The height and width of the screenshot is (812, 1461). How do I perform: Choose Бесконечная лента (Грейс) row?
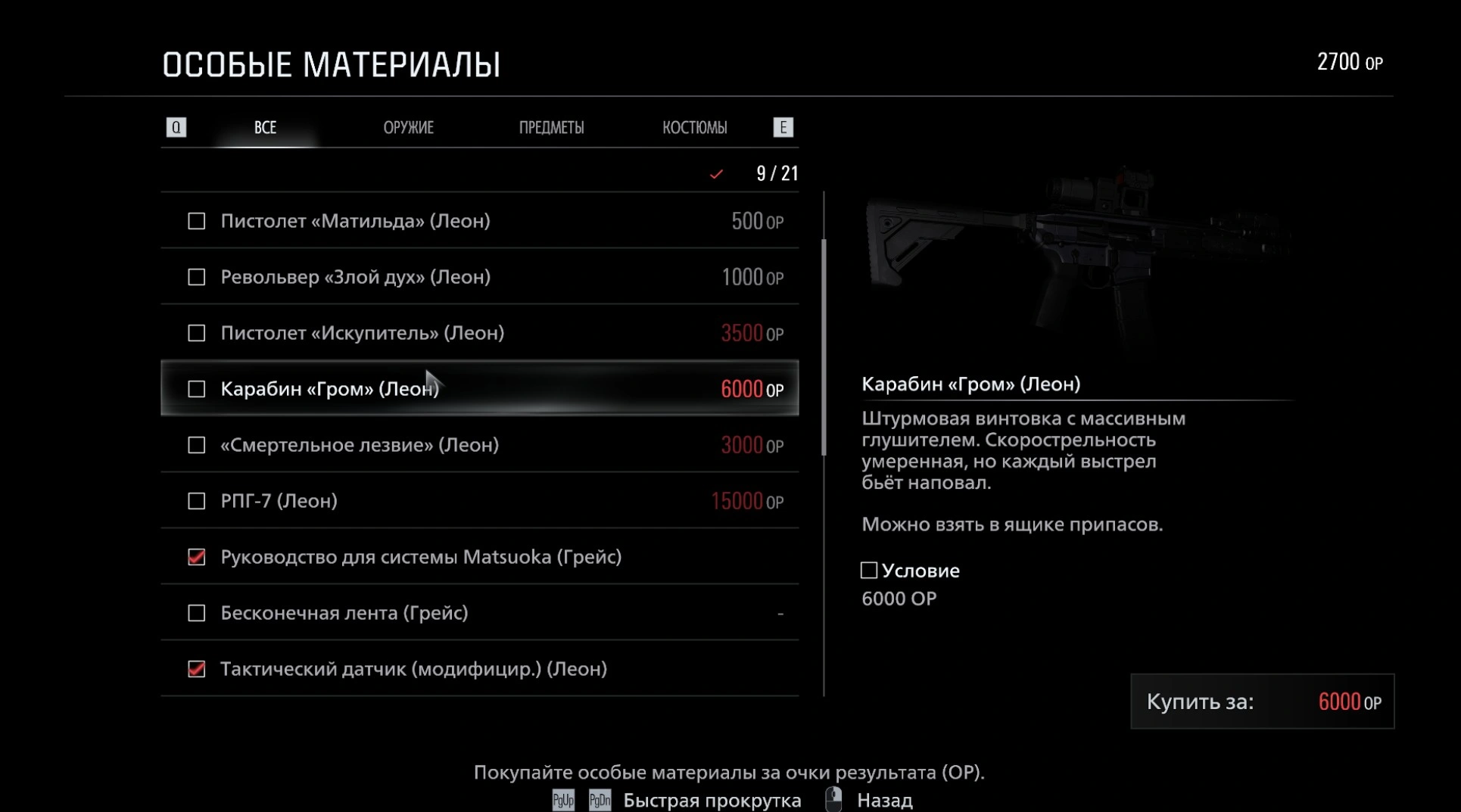[x=479, y=613]
